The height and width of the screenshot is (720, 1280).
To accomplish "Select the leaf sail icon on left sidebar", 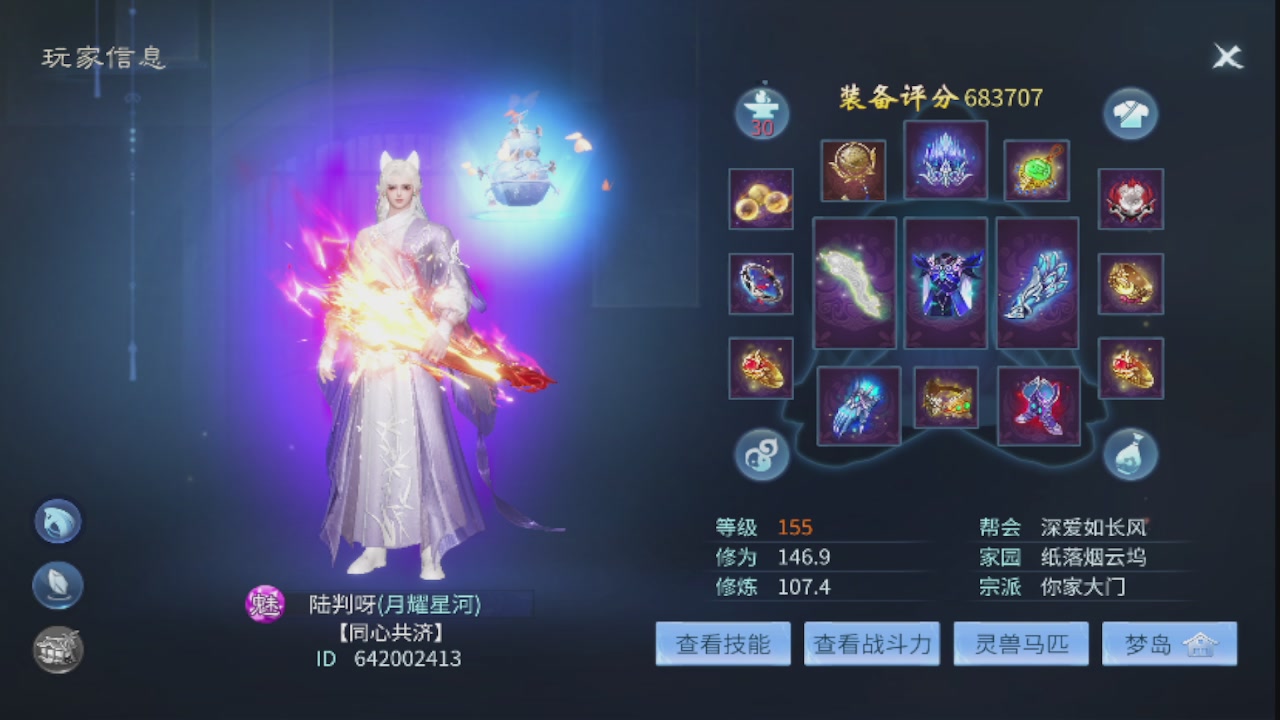I will point(57,585).
